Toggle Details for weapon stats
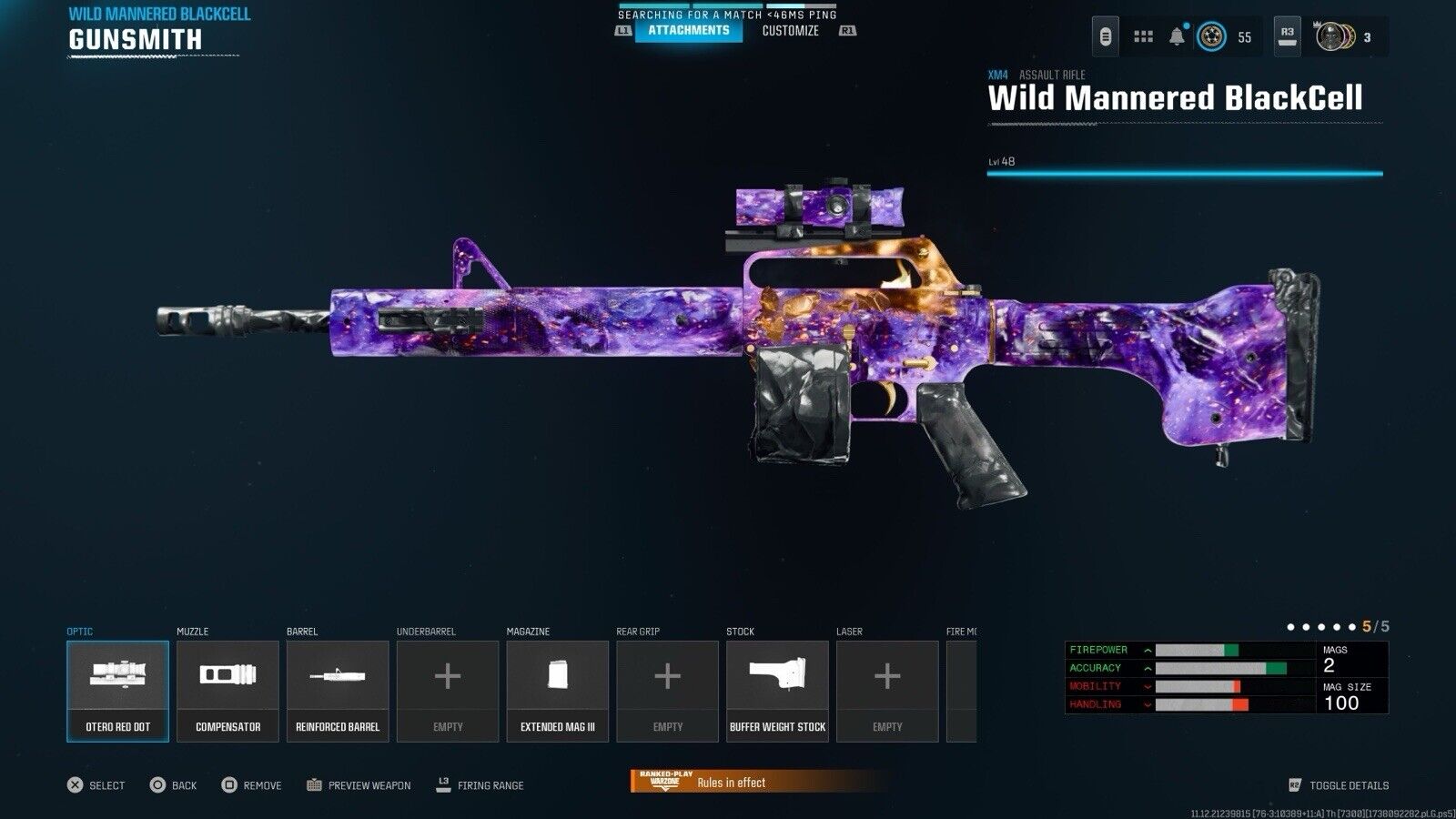The width and height of the screenshot is (1456, 819). click(1339, 785)
